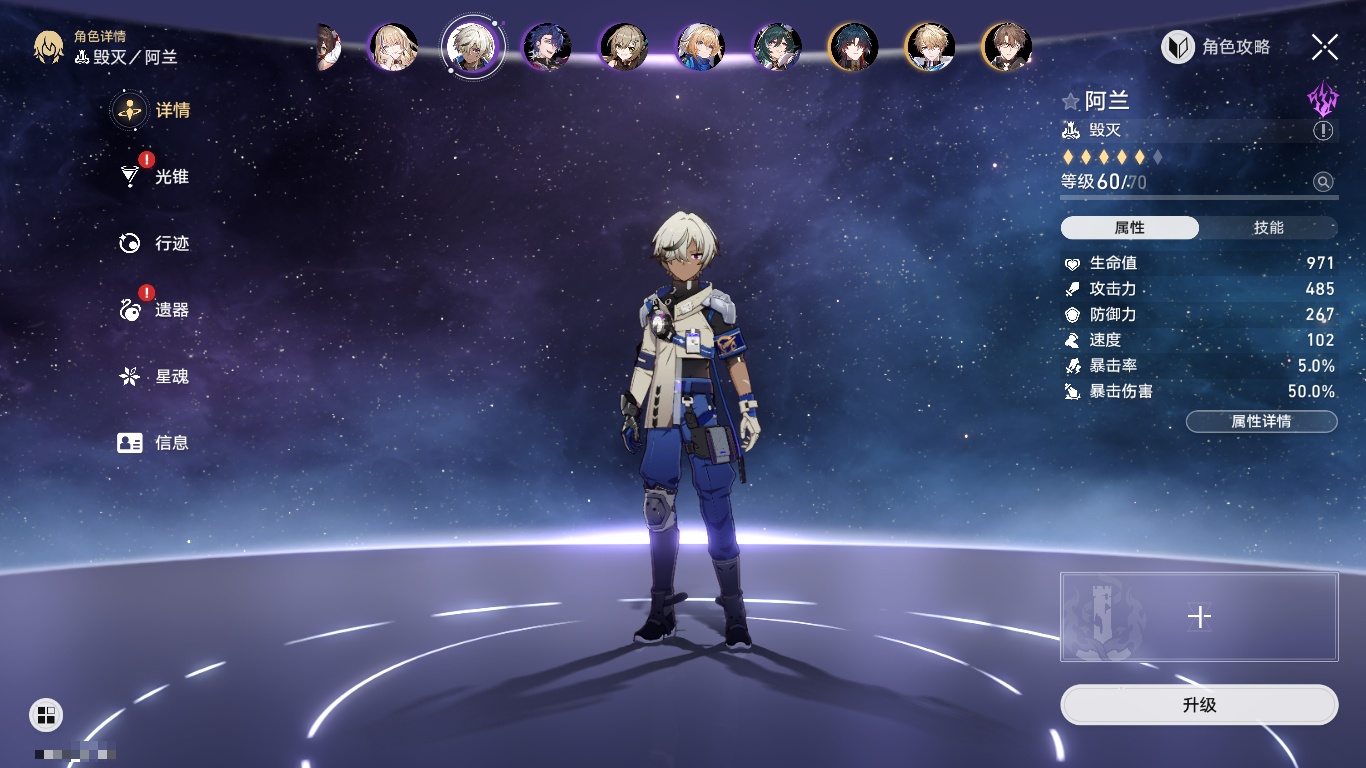This screenshot has width=1366, height=768.
Task: Click the magnifier icon beside the level
Action: coord(1323,182)
